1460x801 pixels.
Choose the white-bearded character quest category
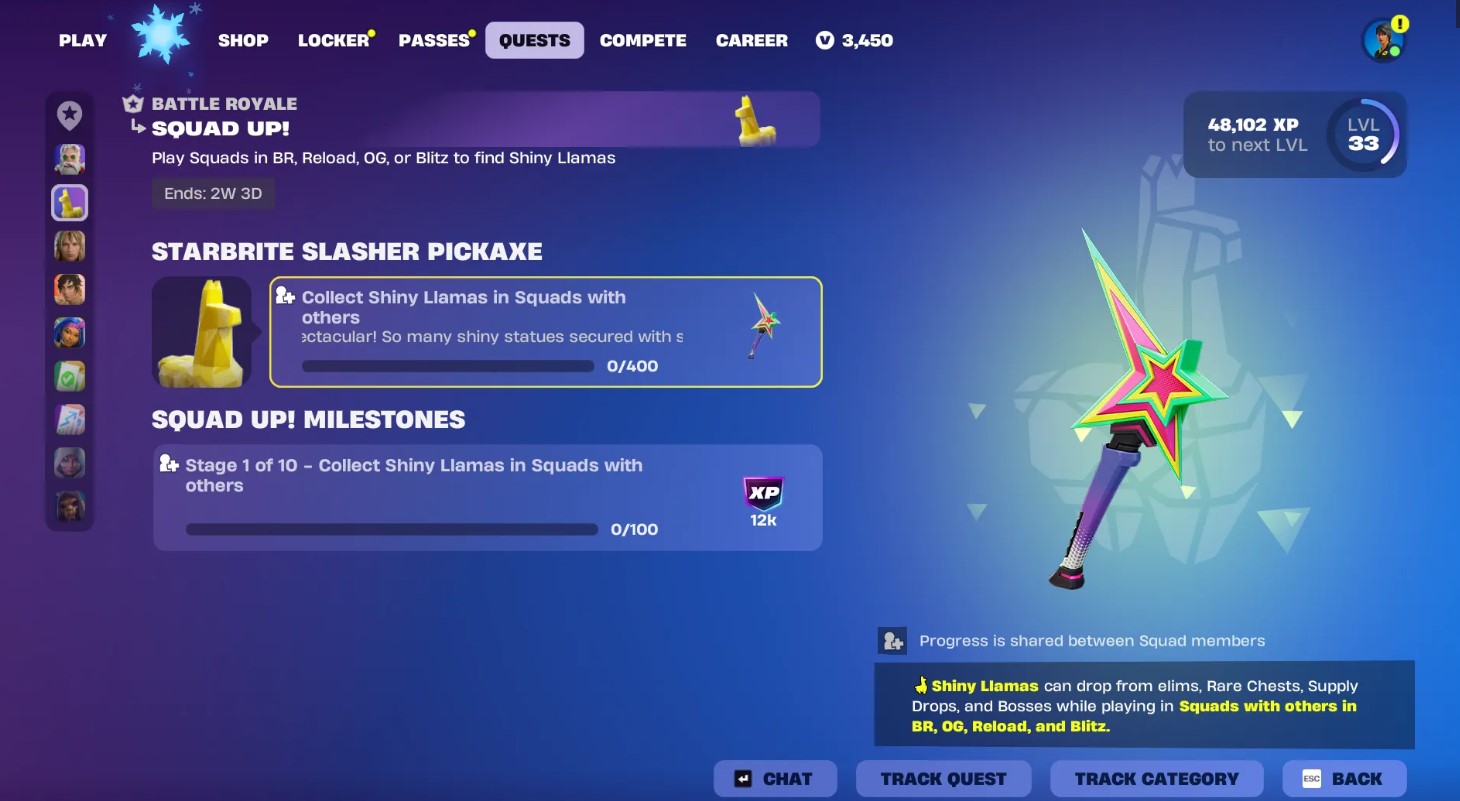[x=70, y=159]
